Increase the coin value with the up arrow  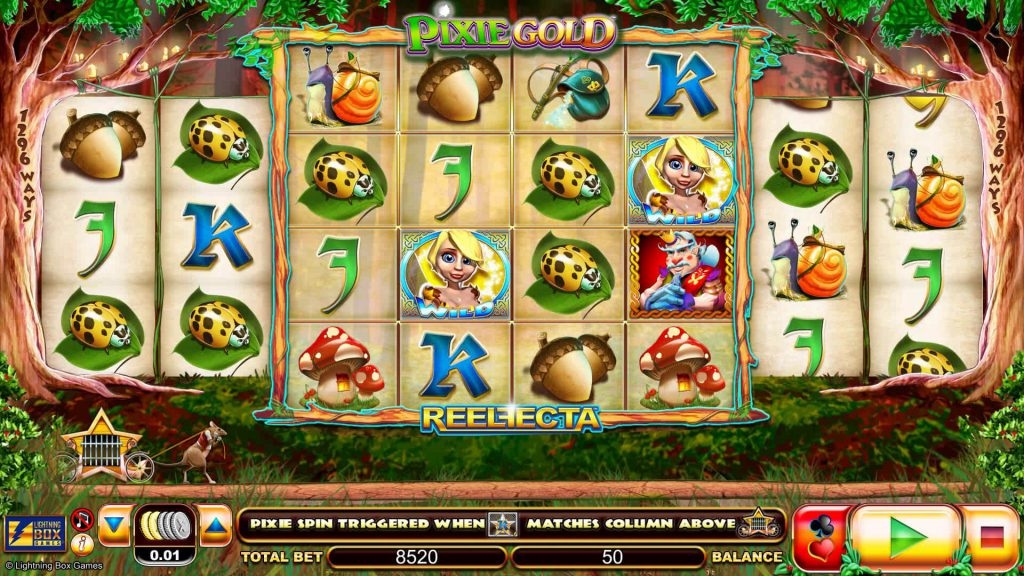[216, 524]
